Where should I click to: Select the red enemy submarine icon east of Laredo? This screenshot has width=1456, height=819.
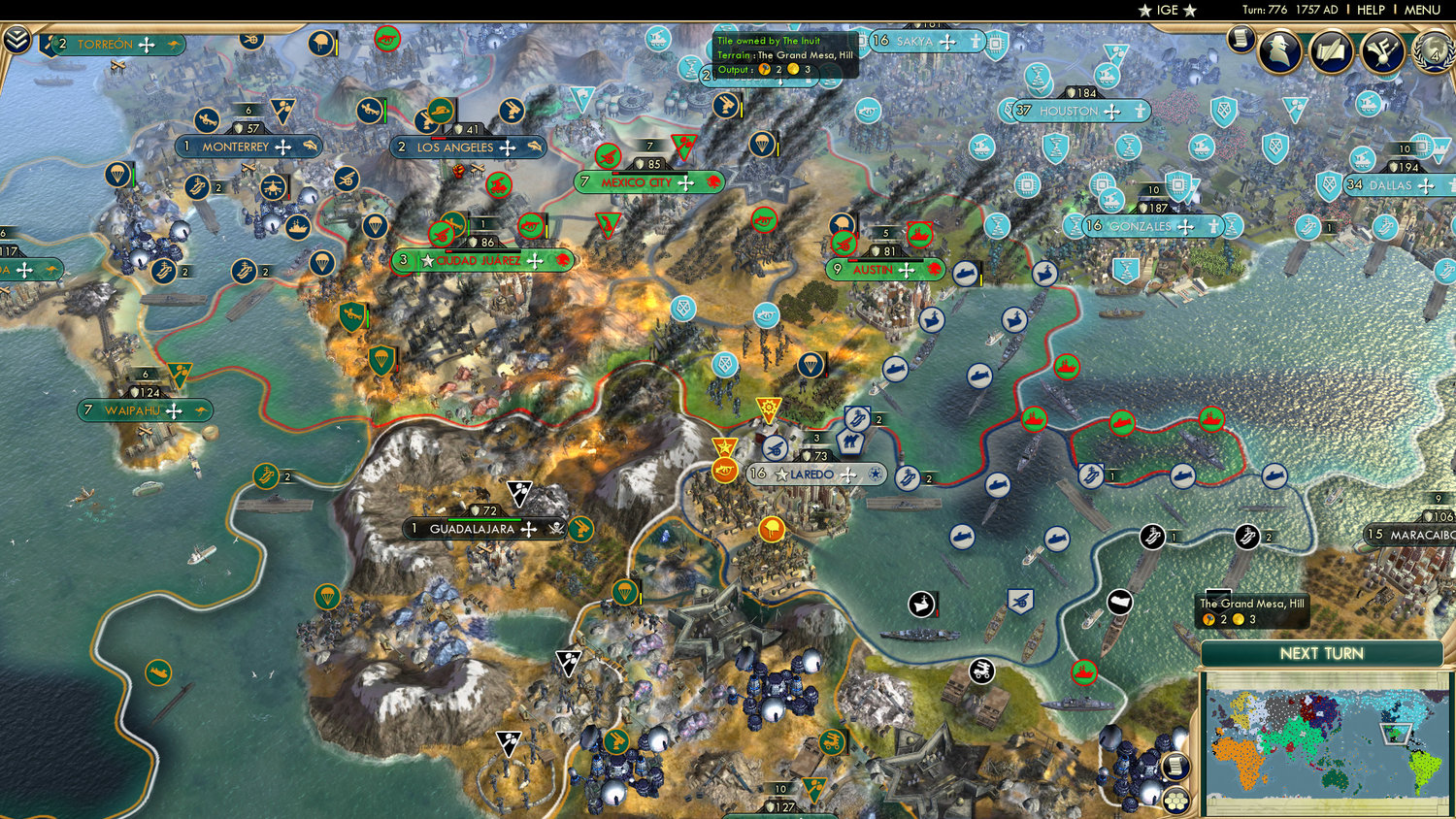pyautogui.click(x=1122, y=419)
